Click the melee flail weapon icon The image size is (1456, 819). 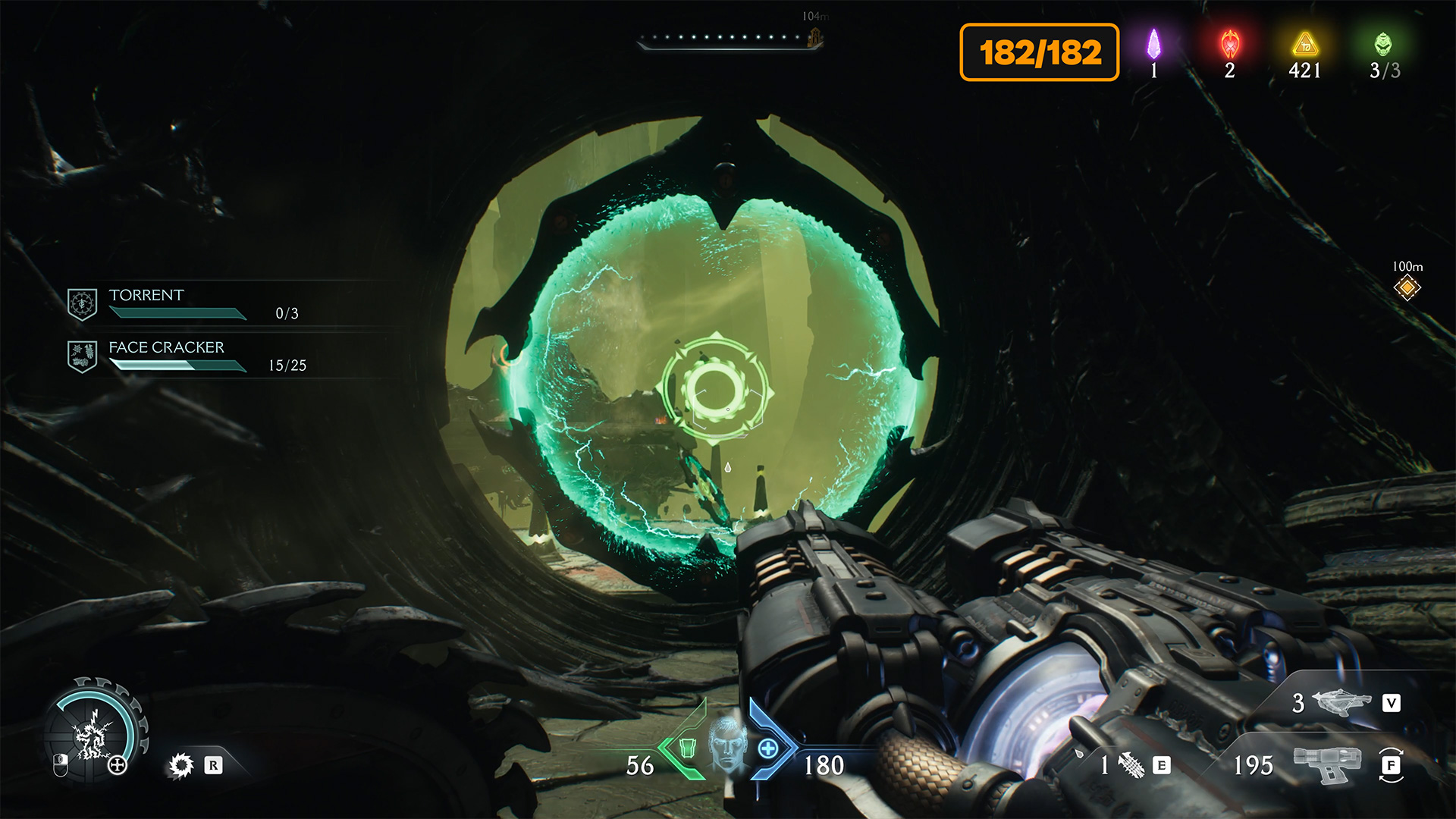coord(1131,765)
